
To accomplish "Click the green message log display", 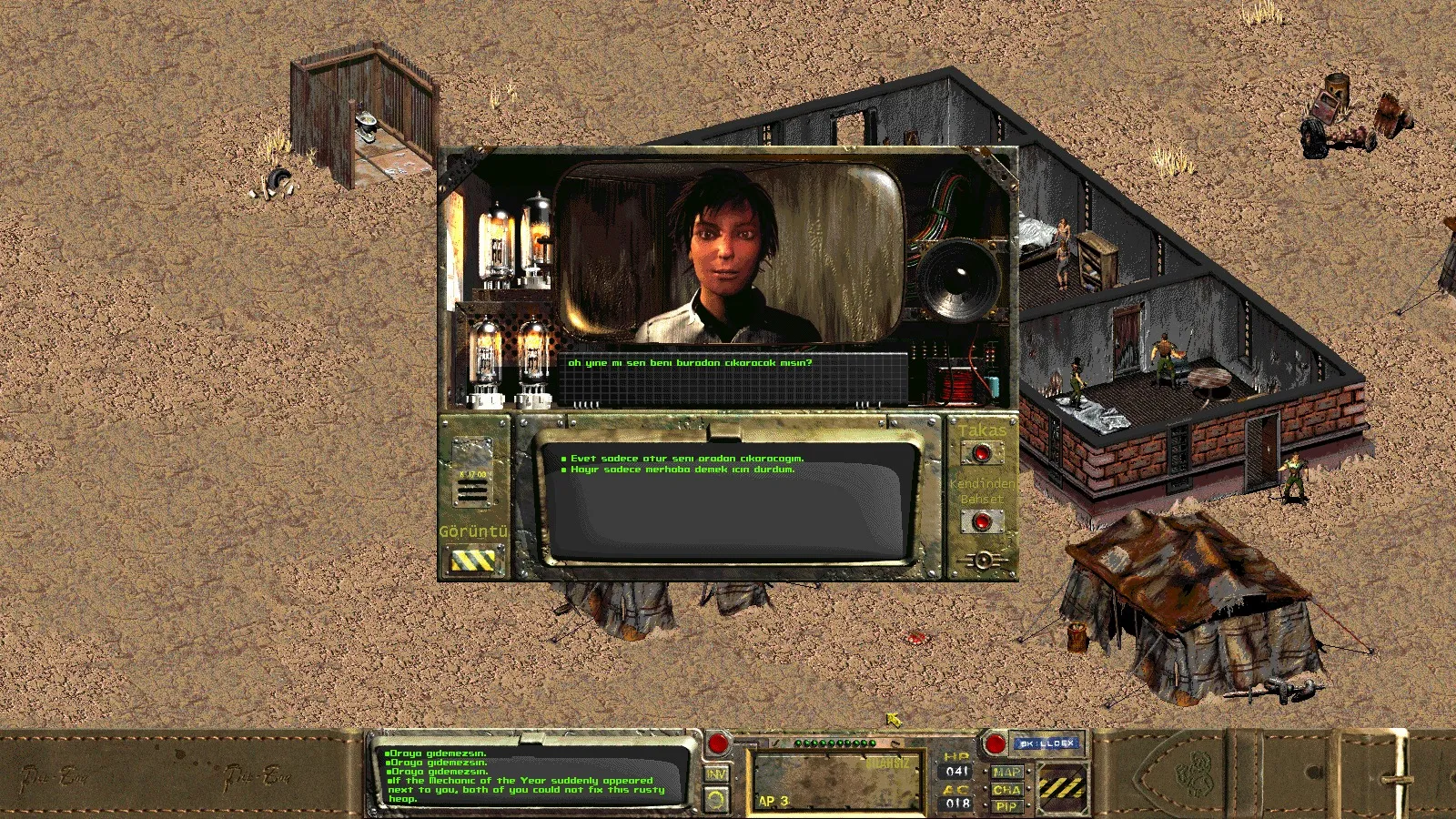I will (532, 776).
